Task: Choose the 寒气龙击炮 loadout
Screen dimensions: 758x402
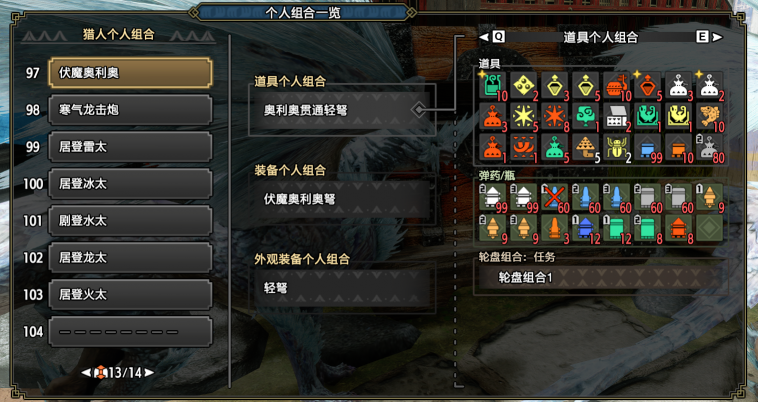Action: [130, 110]
